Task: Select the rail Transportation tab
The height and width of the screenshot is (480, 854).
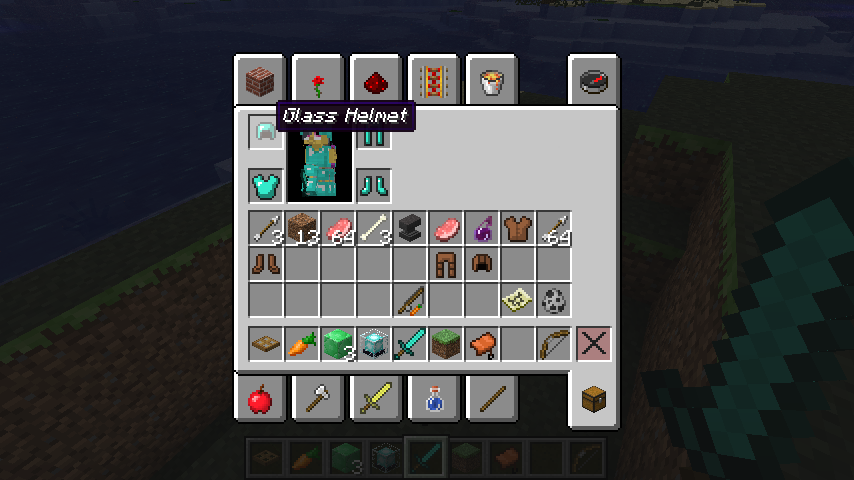Action: 433,80
